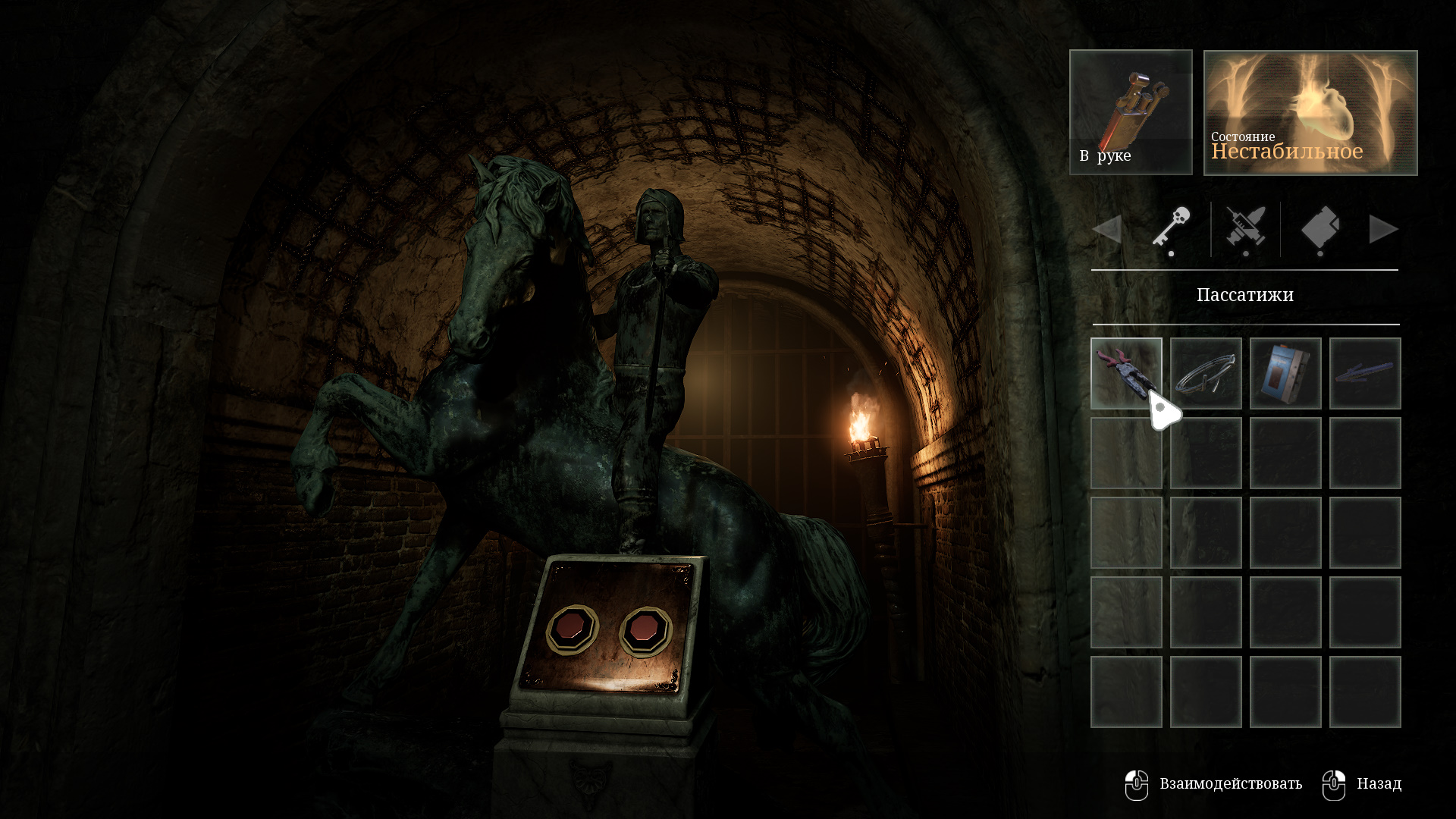This screenshot has width=1456, height=819.
Task: Choose the blue cassette player item
Action: point(1285,373)
